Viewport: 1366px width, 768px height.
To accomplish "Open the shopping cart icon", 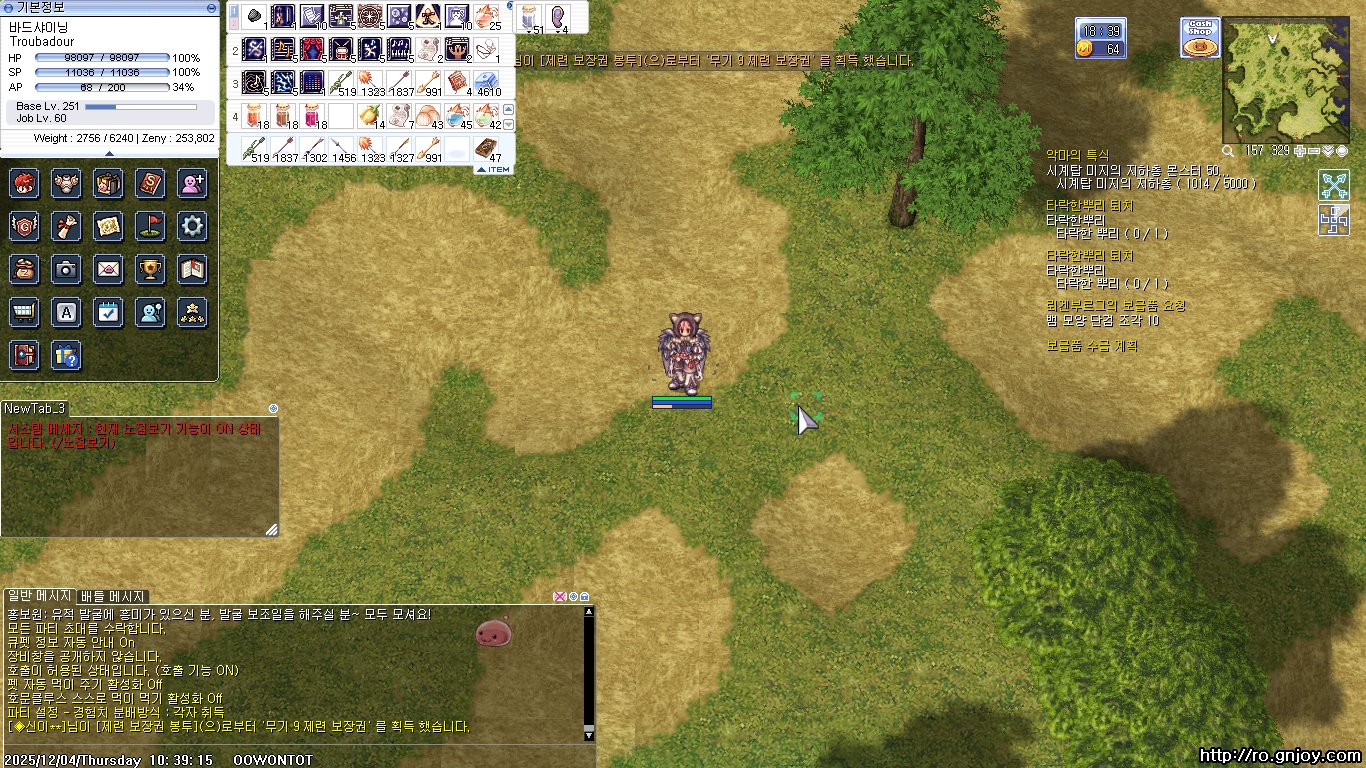I will click(24, 312).
